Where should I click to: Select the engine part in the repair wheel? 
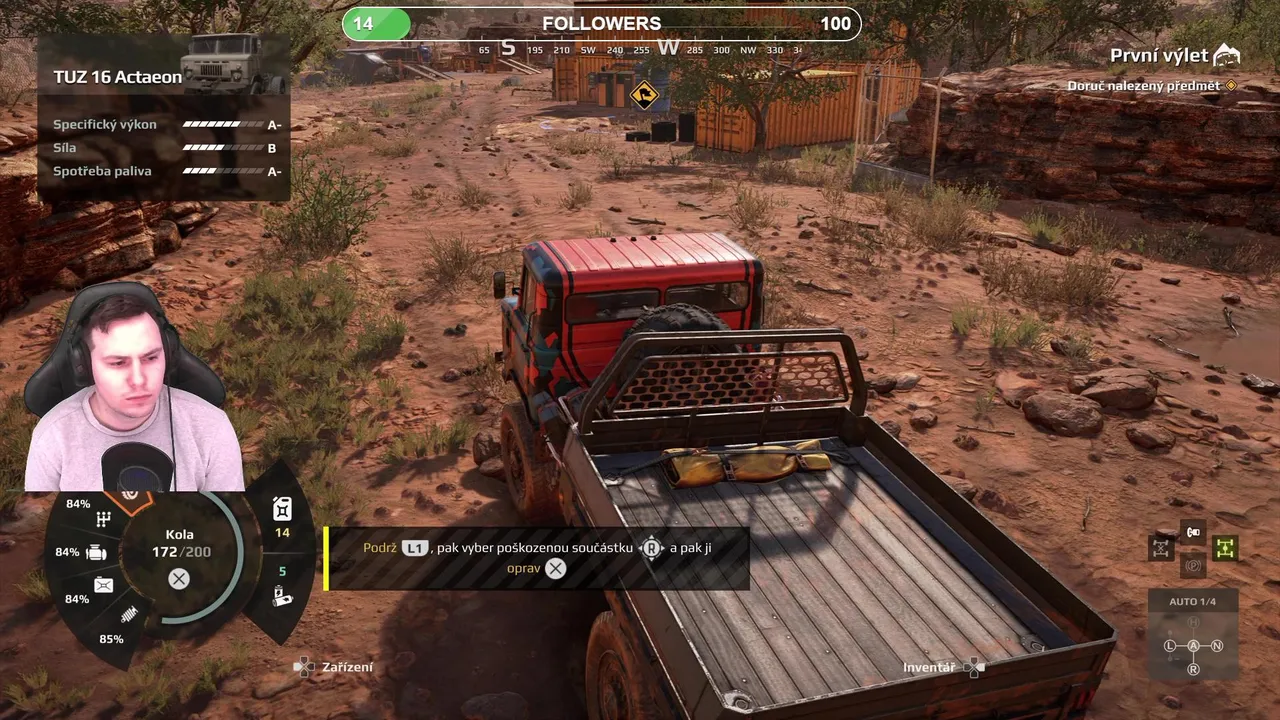(x=97, y=552)
